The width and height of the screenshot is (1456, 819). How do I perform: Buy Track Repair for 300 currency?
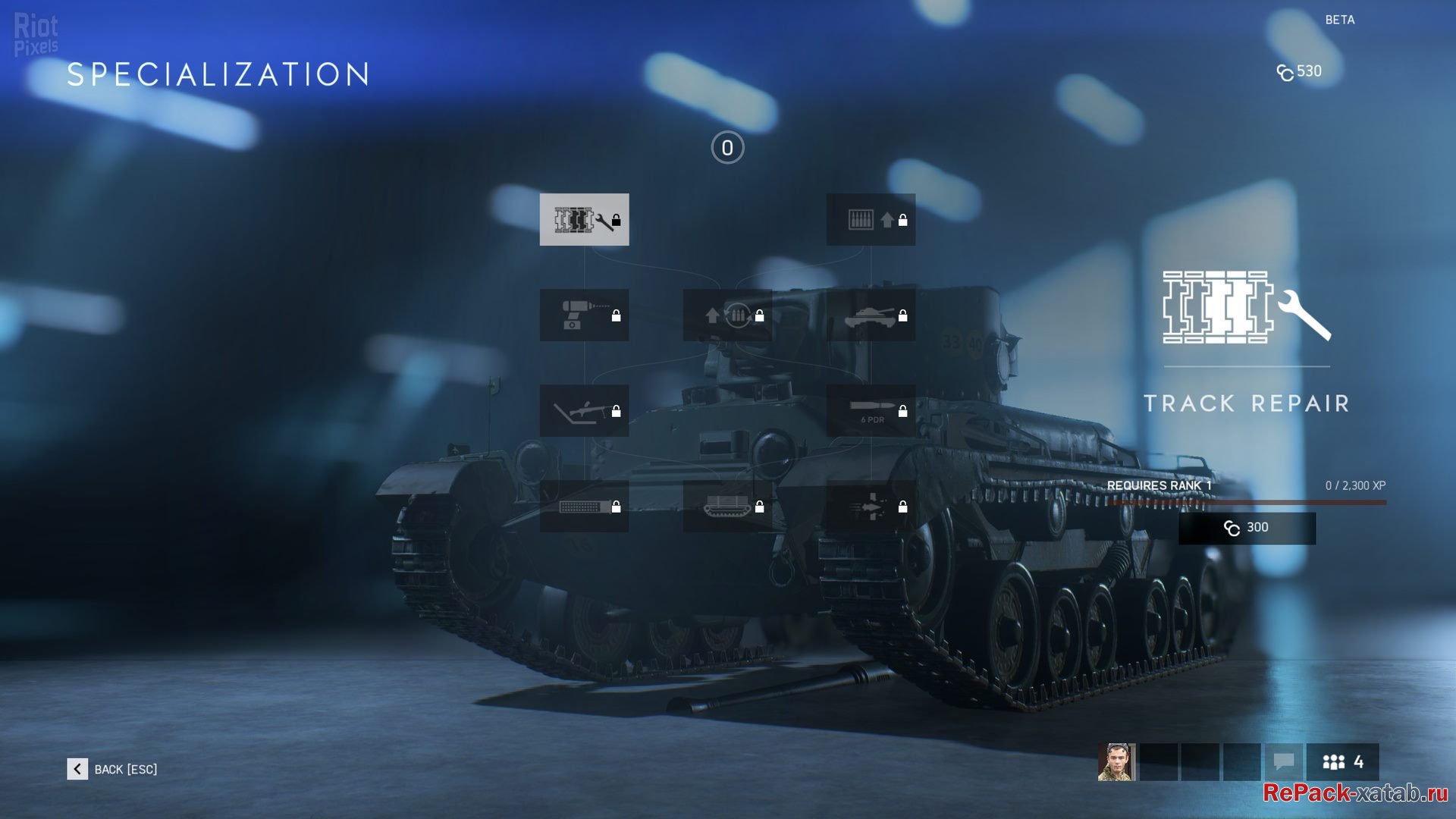click(x=1247, y=528)
